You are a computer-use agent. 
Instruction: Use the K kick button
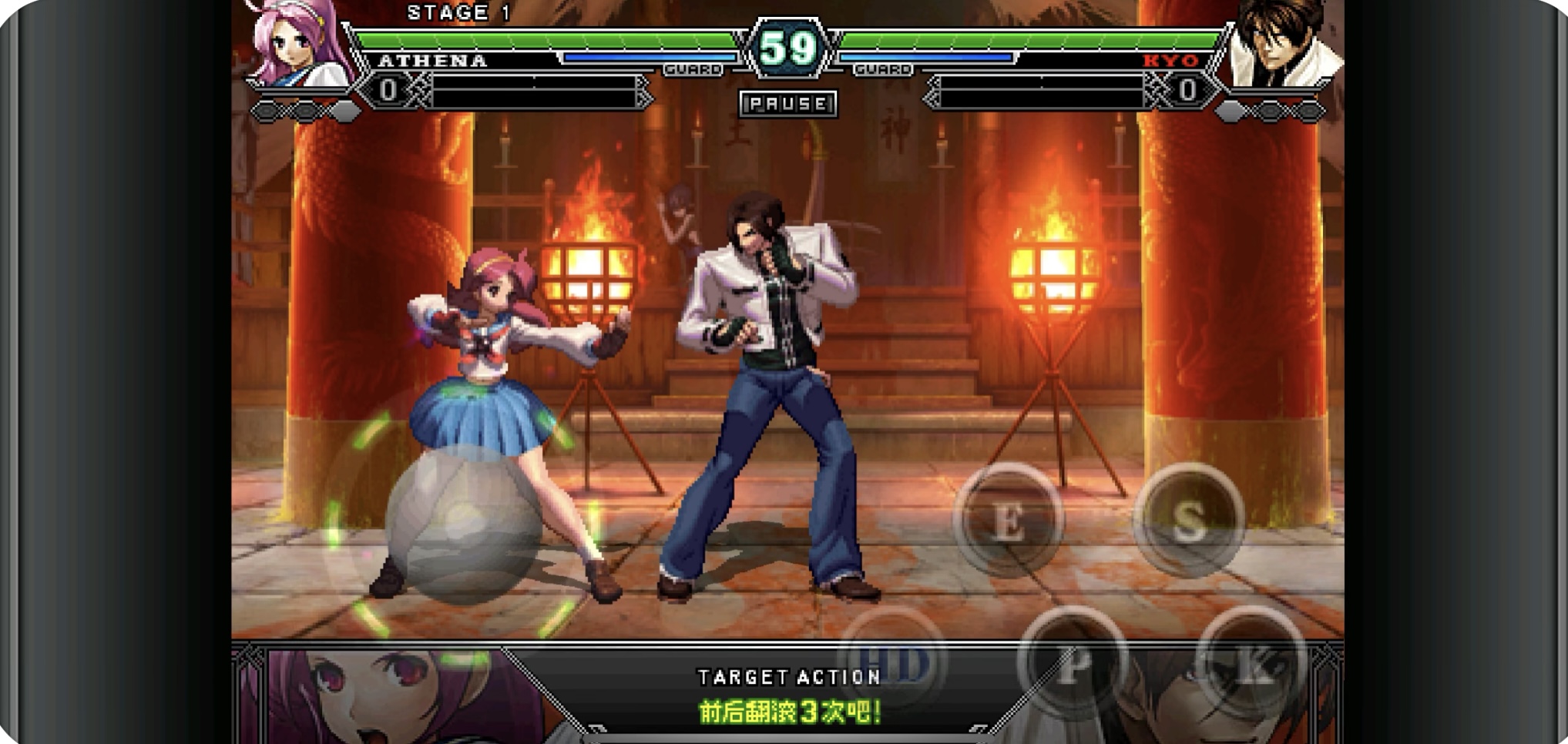(1252, 664)
